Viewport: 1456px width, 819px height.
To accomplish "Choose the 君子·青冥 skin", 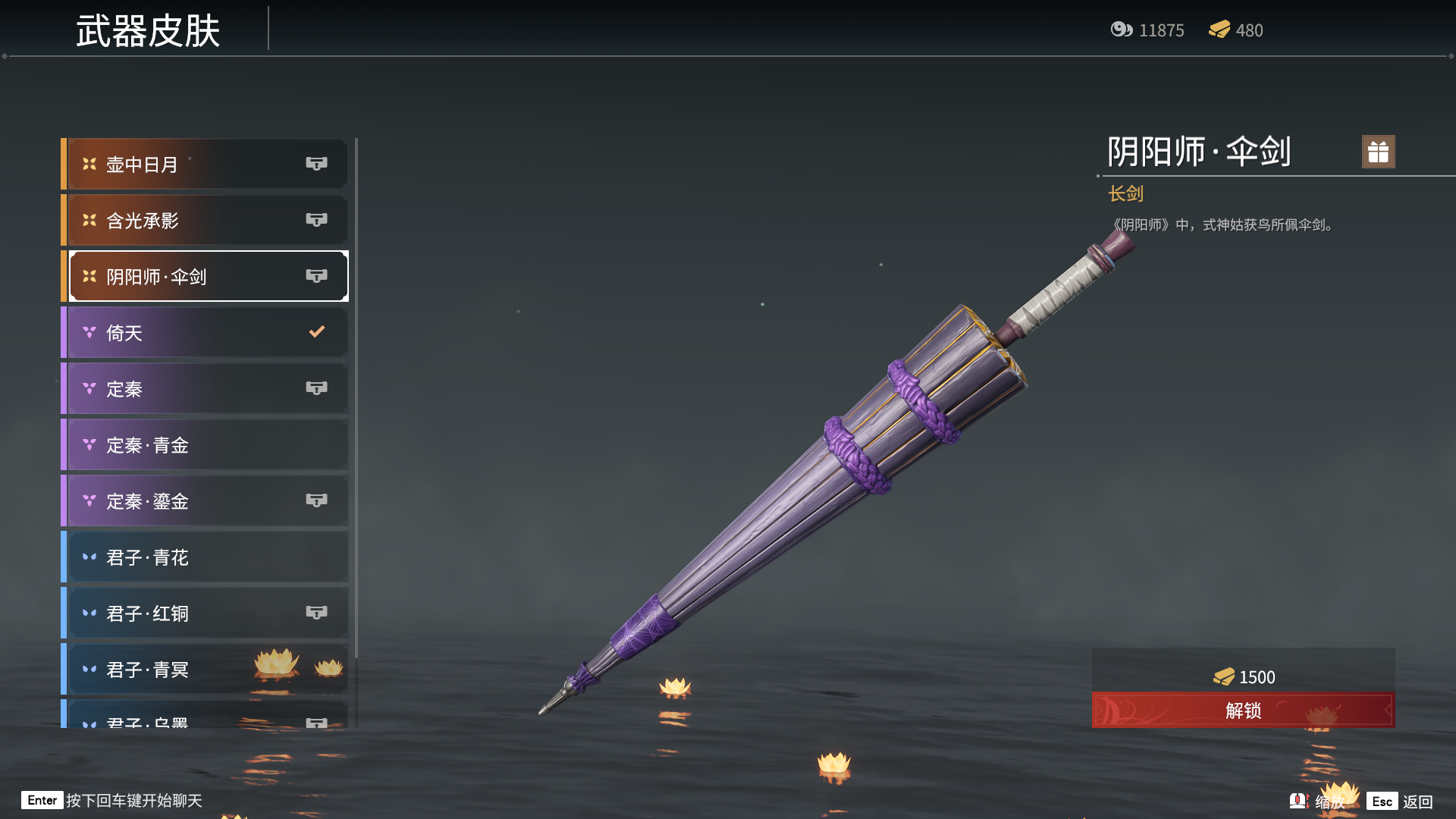I will [206, 669].
